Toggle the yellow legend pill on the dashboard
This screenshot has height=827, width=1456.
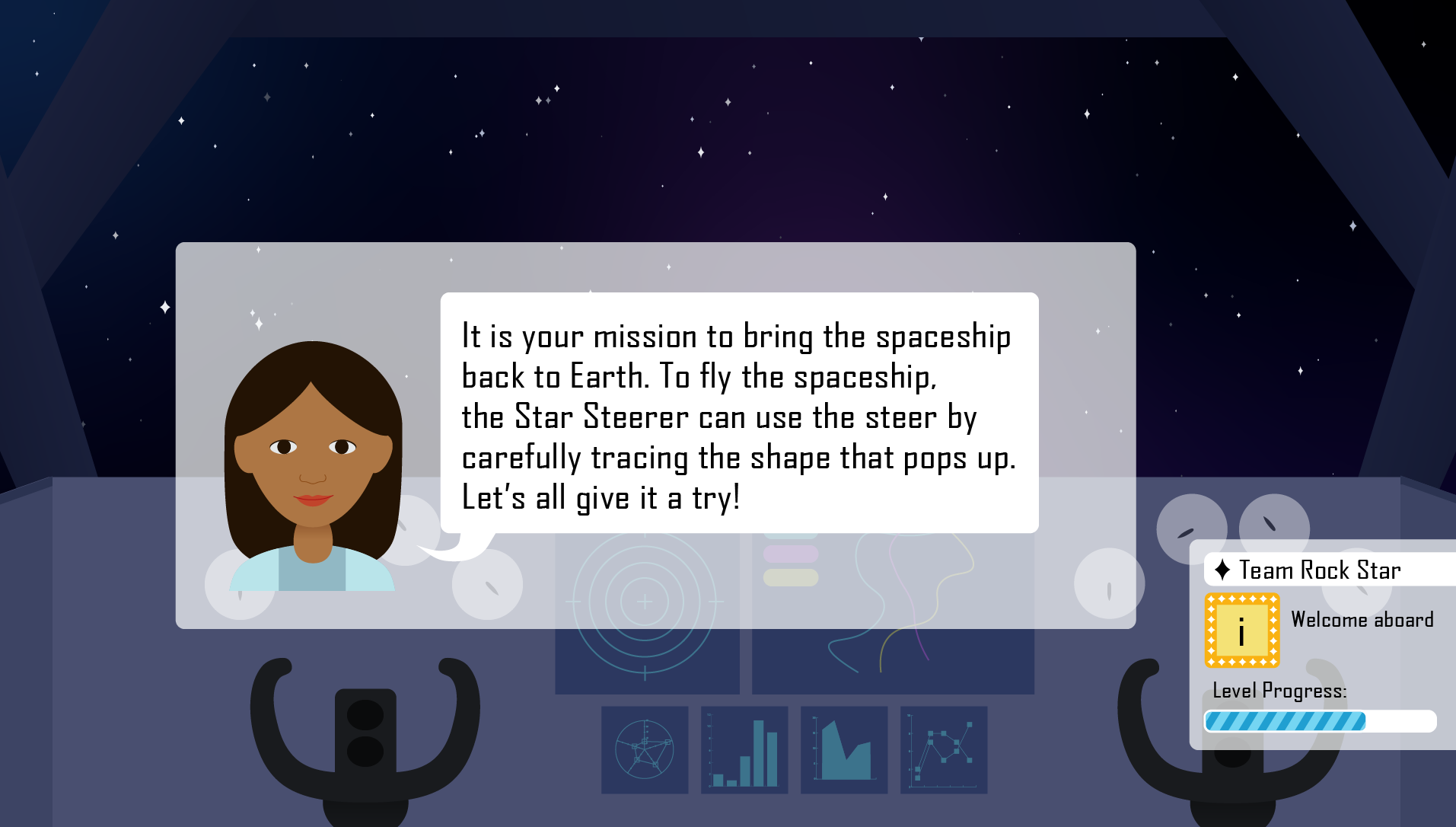(790, 577)
